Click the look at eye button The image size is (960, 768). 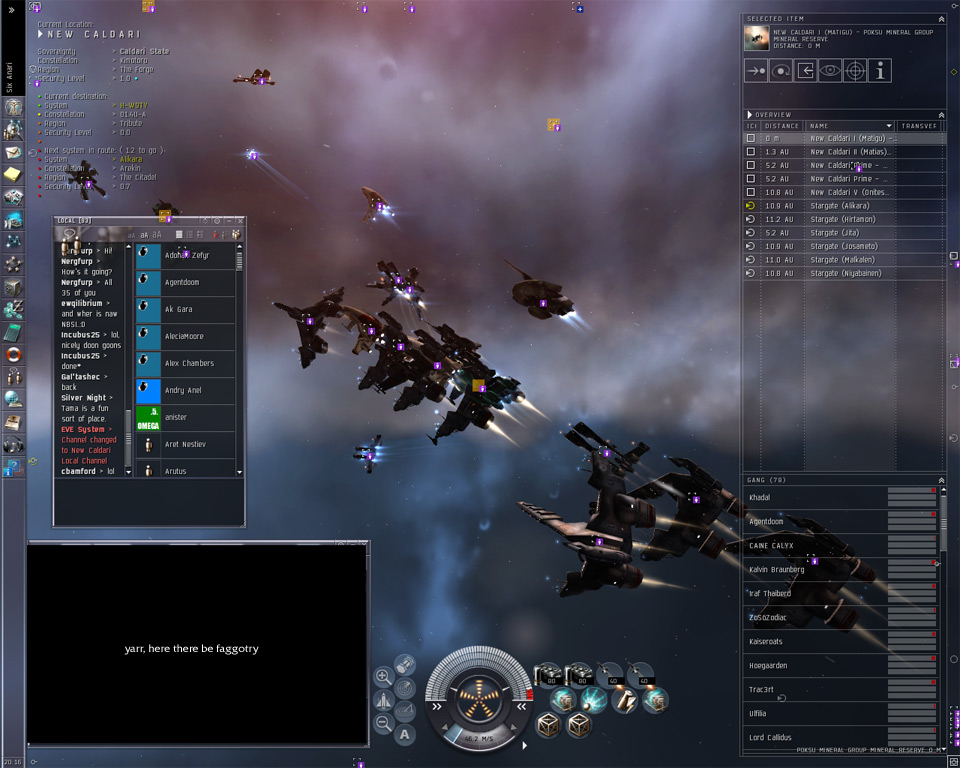(830, 71)
